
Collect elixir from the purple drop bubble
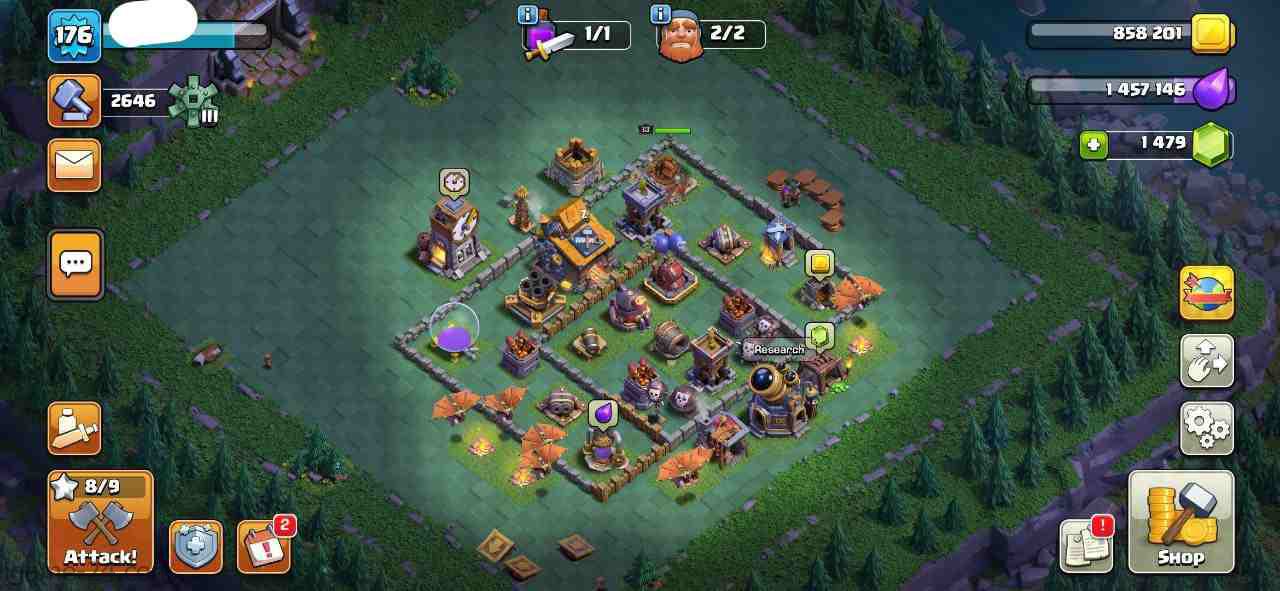coord(602,413)
